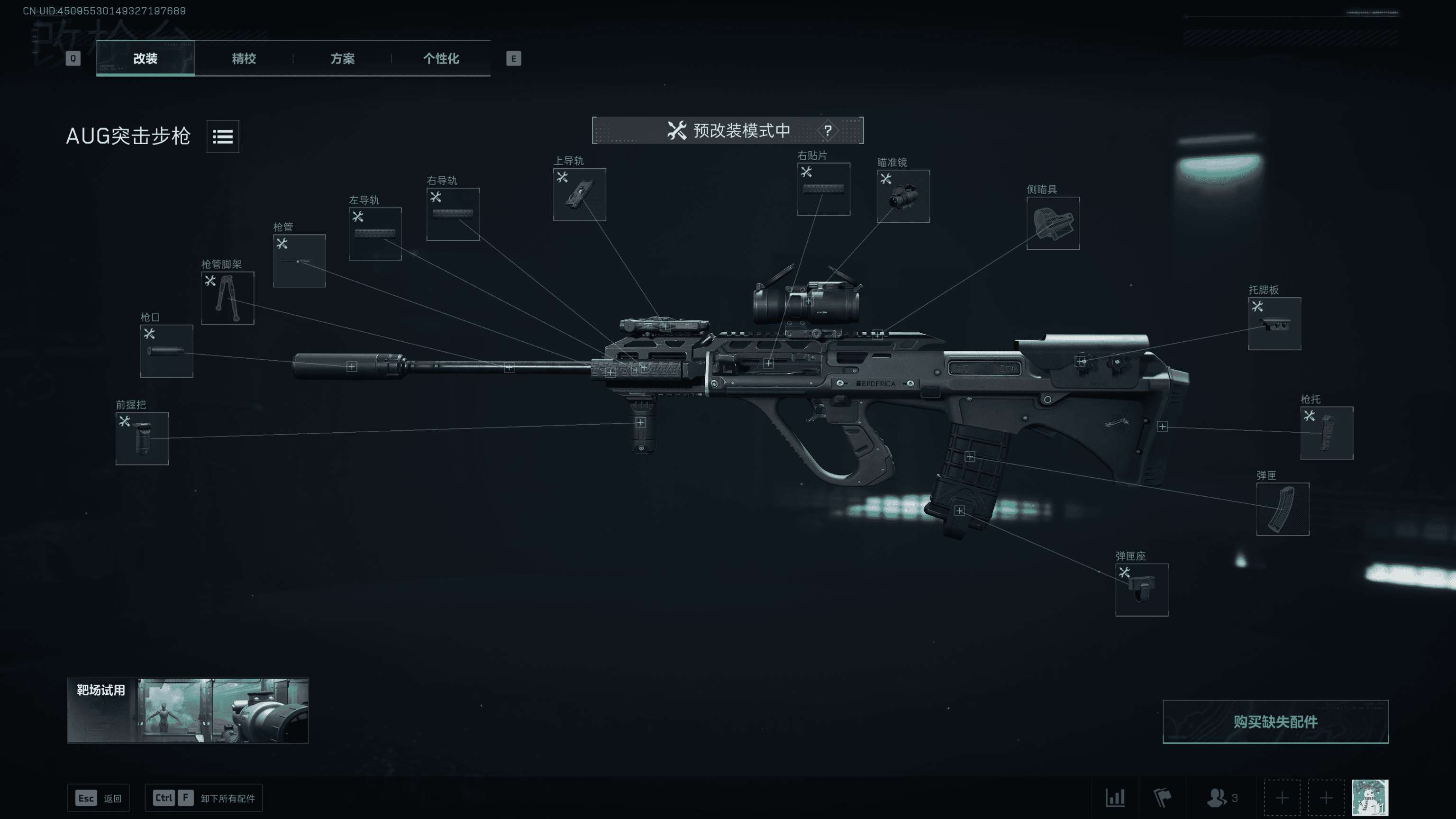This screenshot has height=819, width=1456.
Task: Select the 上导轨 attachment slot
Action: [579, 194]
